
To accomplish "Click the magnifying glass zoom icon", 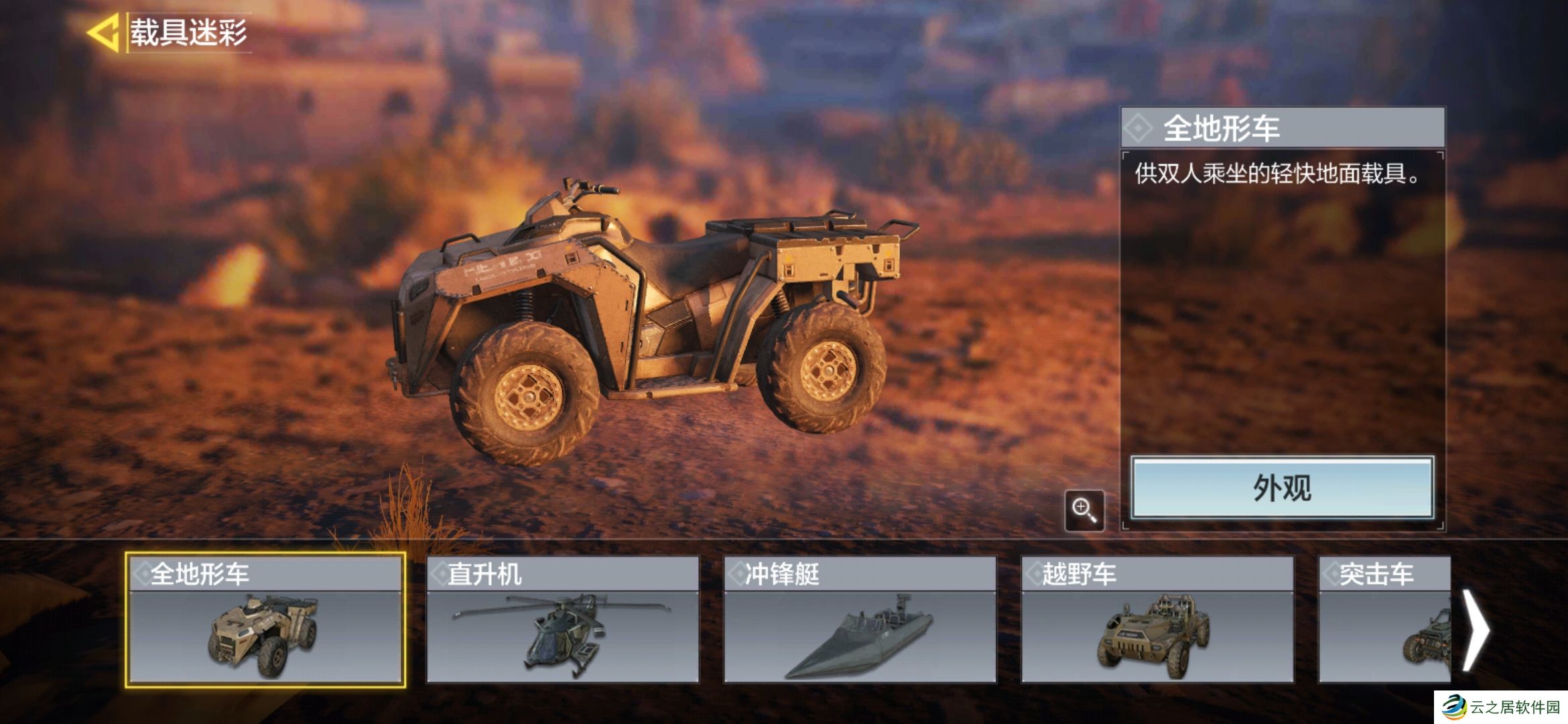I will [x=1084, y=511].
